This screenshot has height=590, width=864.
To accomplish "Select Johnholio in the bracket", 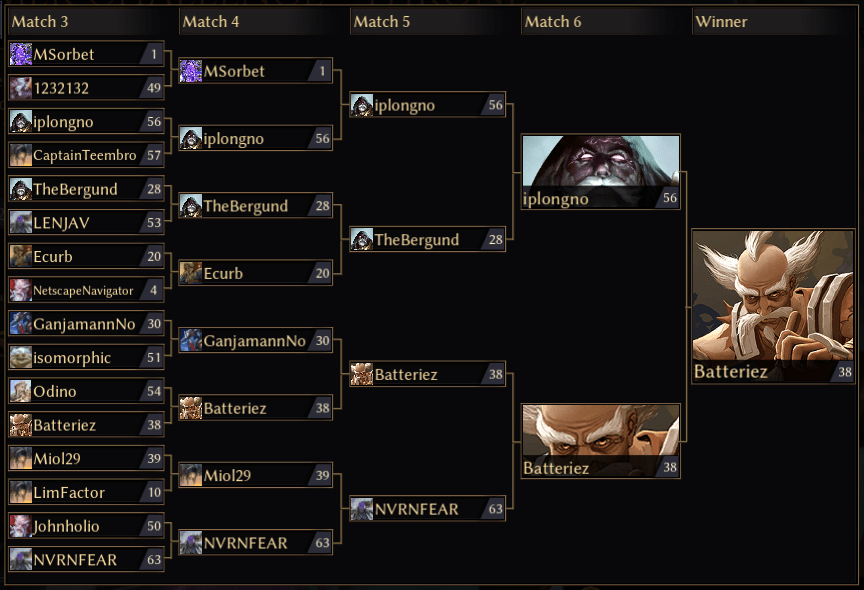I will click(85, 526).
